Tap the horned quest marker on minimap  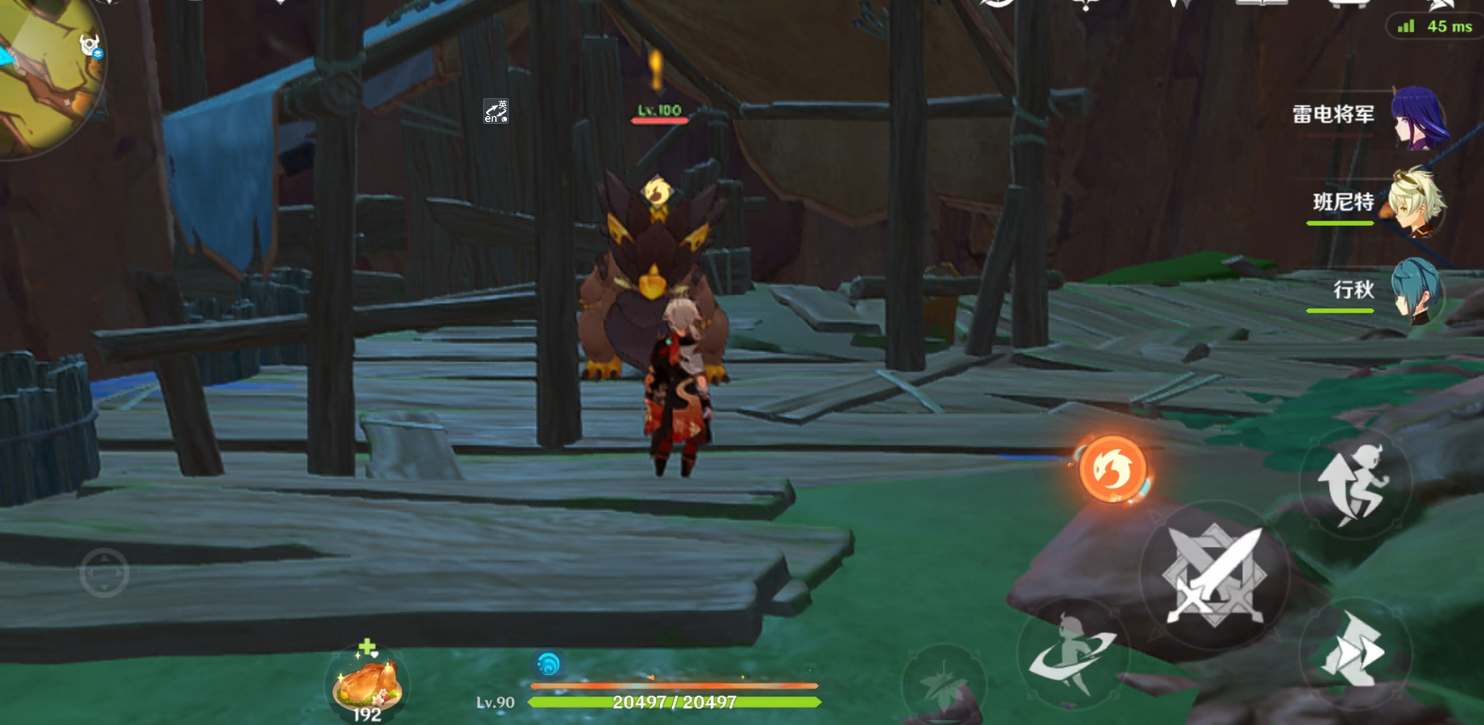pyautogui.click(x=88, y=45)
